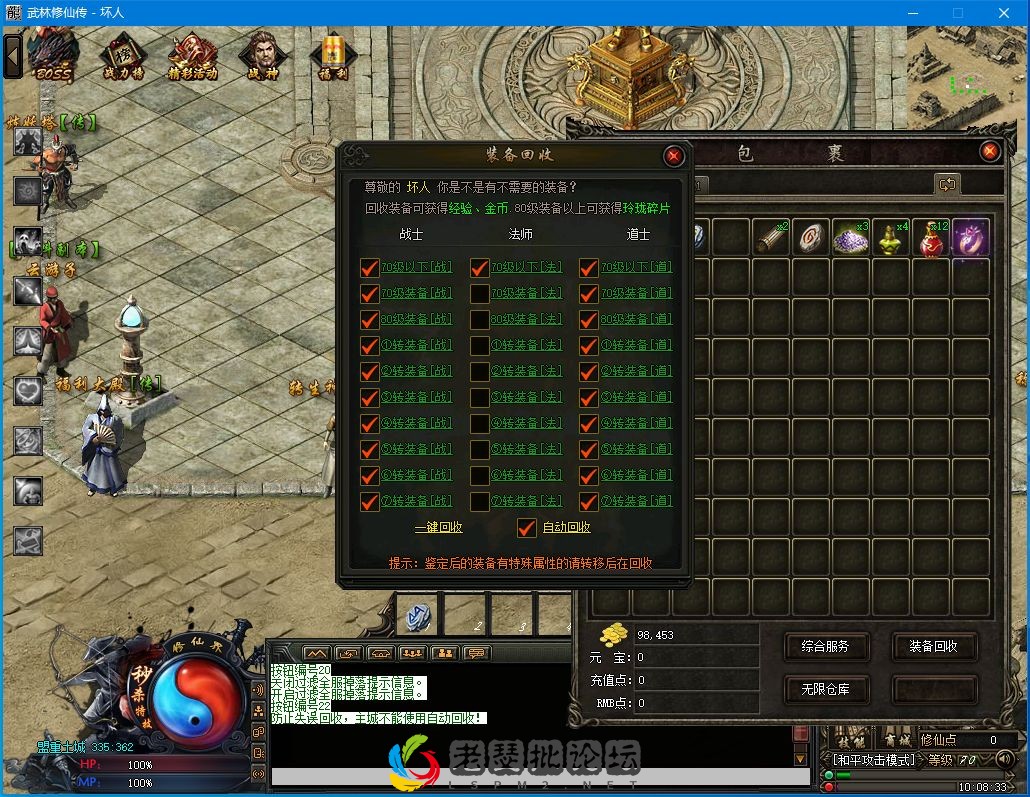Close the 装备回收 equipment recycle window
The width and height of the screenshot is (1030, 797).
pos(674,156)
